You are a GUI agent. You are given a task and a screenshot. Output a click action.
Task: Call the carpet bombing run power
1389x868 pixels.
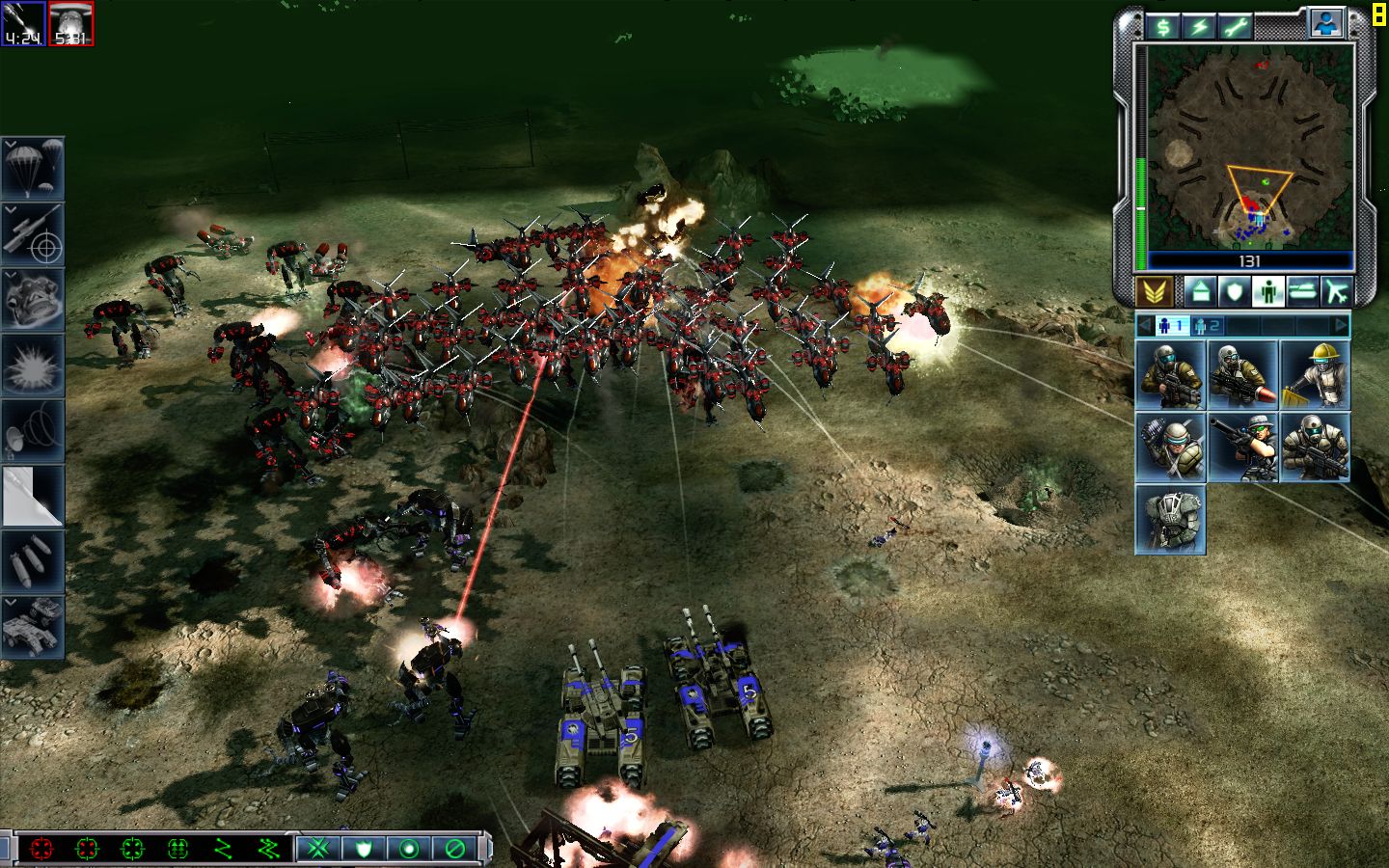tap(33, 561)
